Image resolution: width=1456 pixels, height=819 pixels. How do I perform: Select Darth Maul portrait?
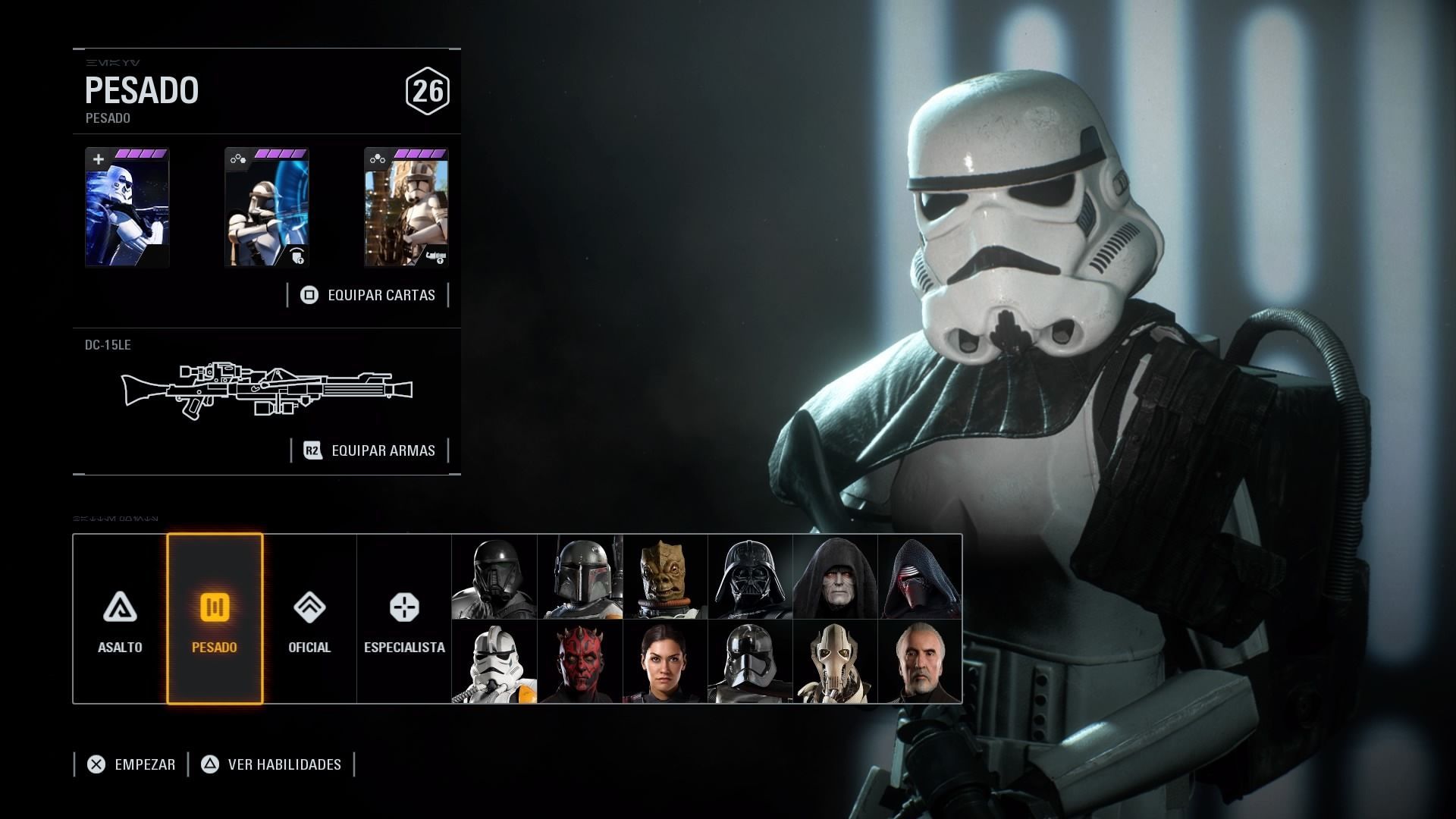pos(579,662)
